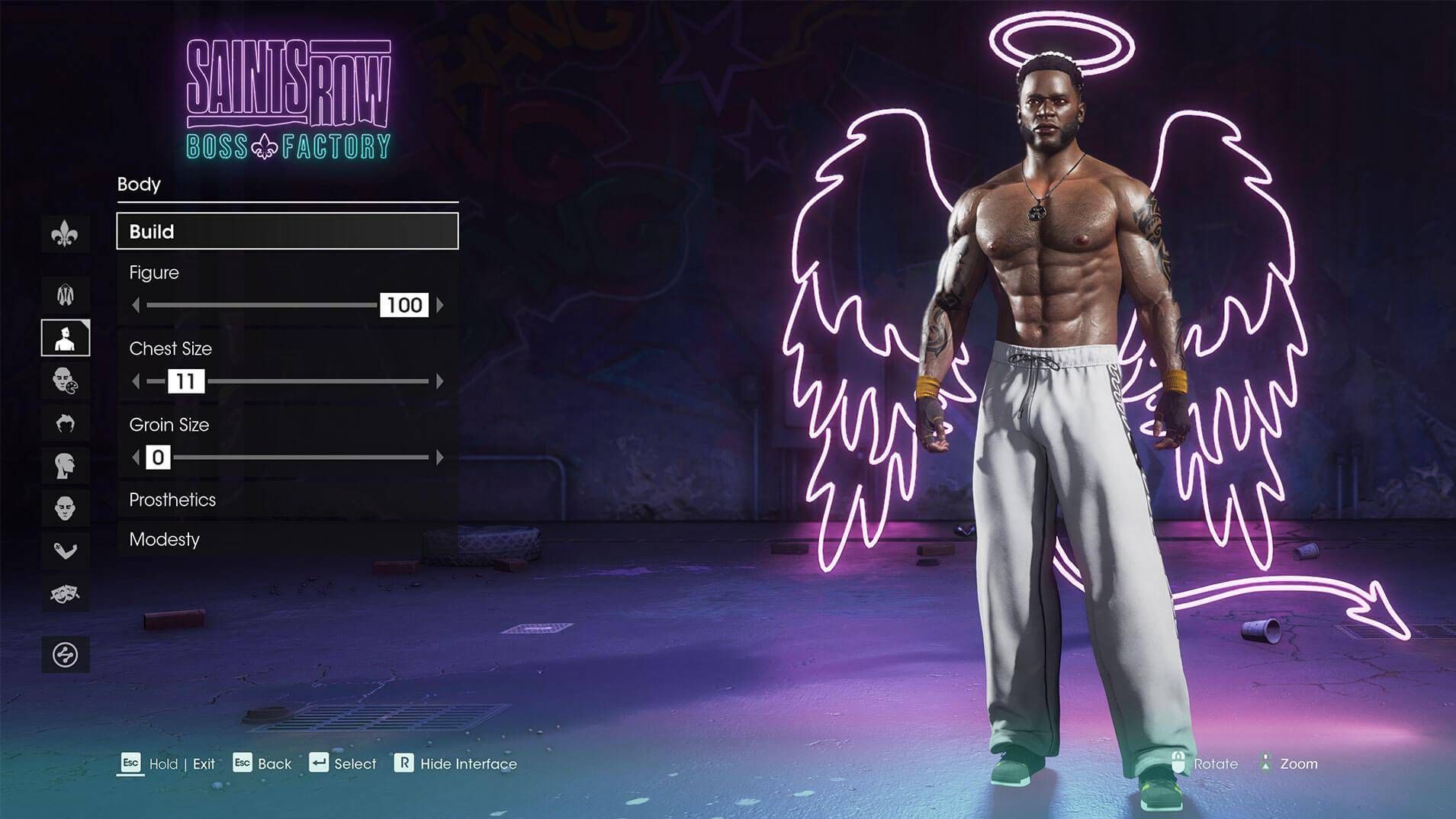Click the theater masks personality icon
Viewport: 1456px width, 819px height.
tap(66, 592)
